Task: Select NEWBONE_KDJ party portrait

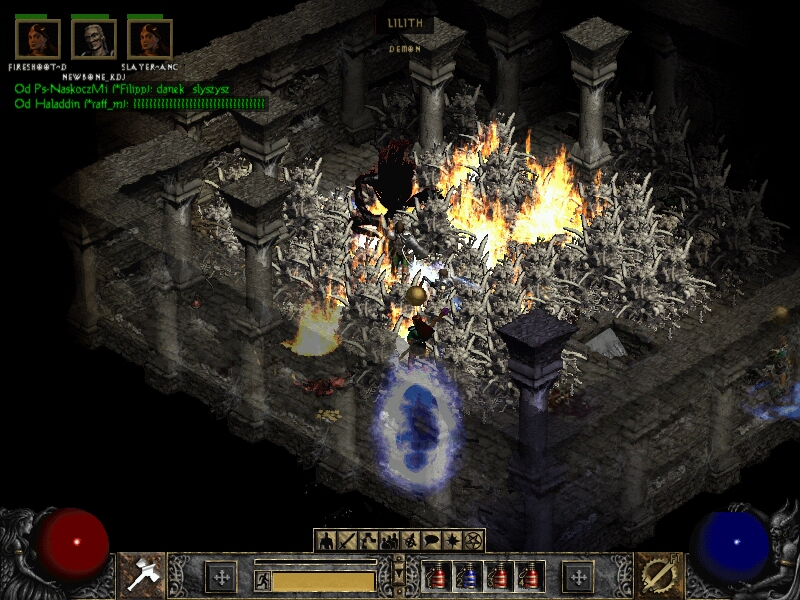Action: coord(94,39)
